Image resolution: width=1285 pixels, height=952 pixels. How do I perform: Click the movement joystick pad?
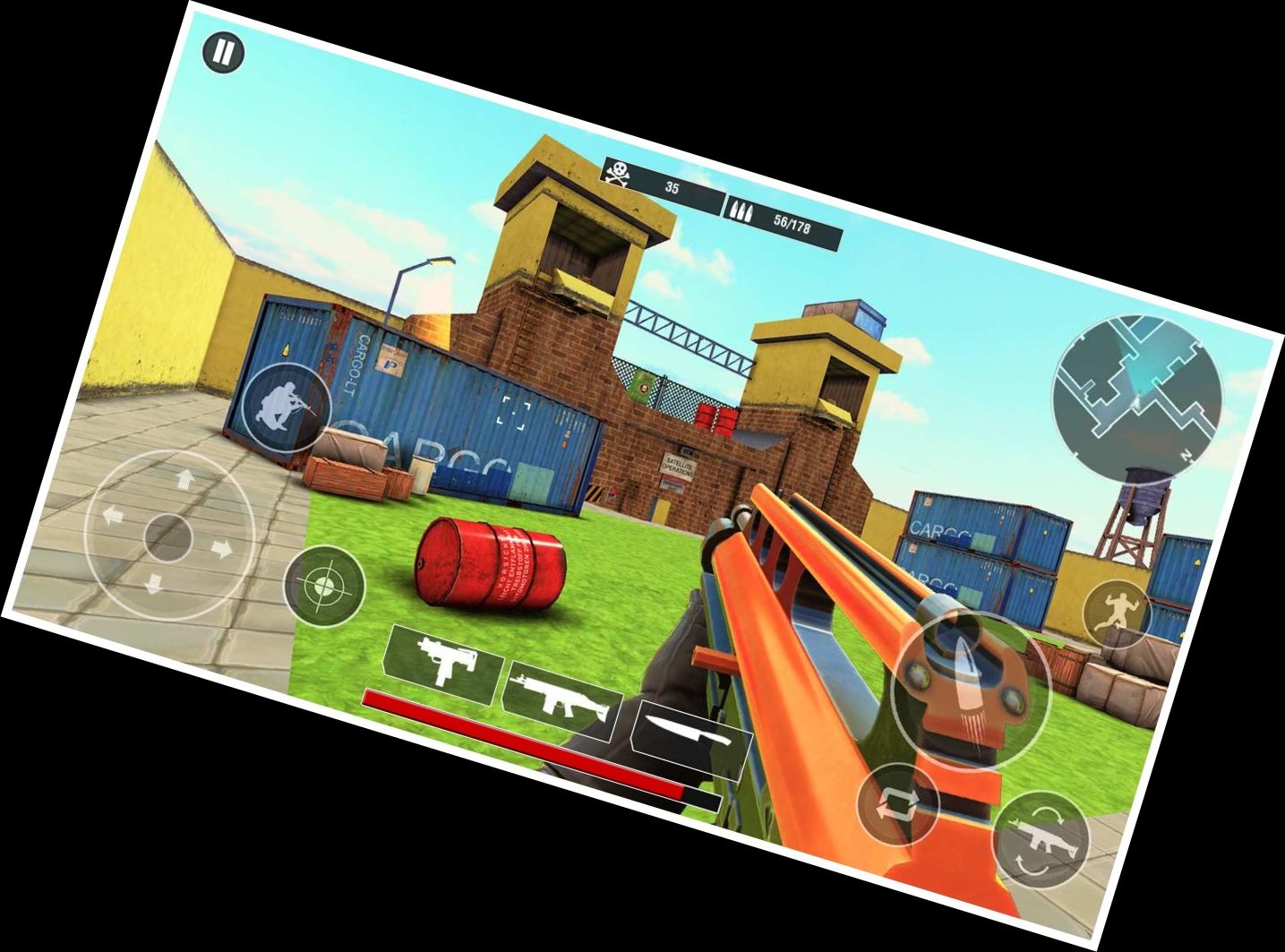(169, 536)
